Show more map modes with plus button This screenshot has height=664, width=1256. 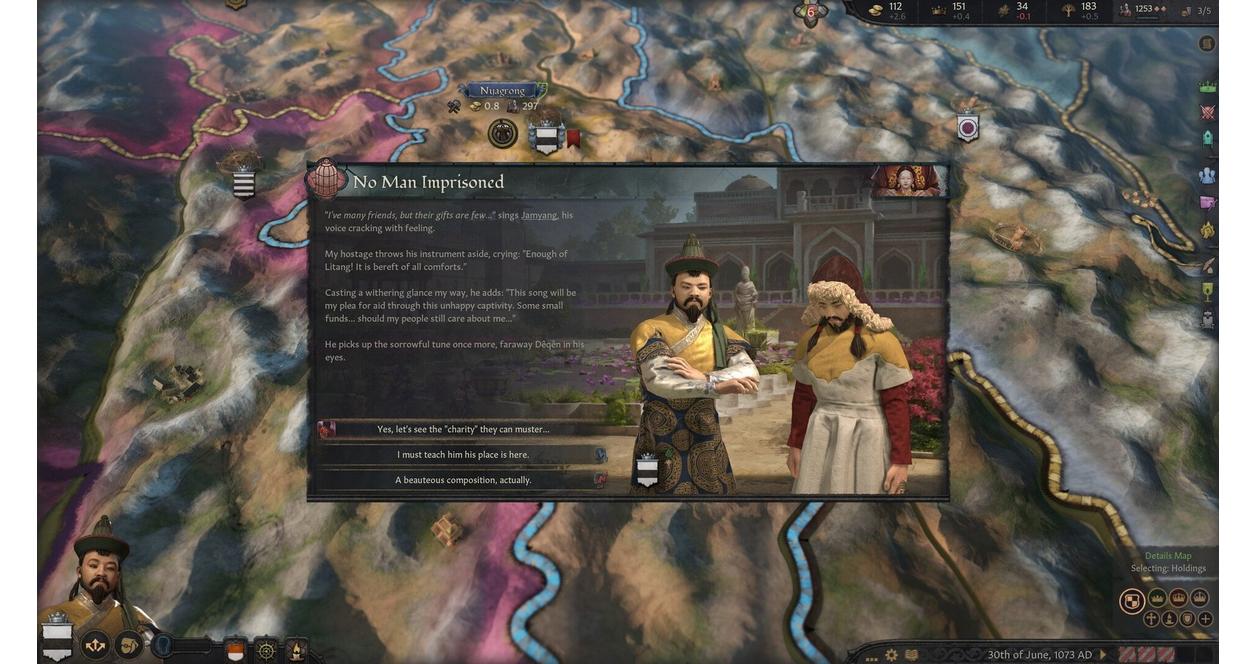1205,619
